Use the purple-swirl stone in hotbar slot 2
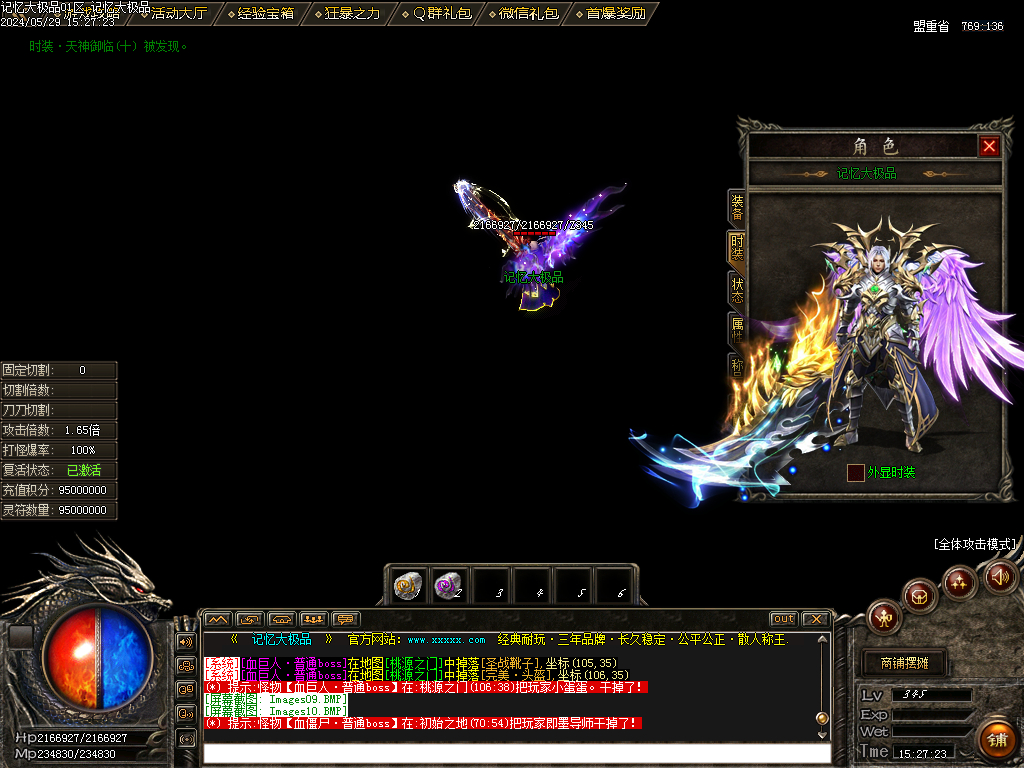This screenshot has height=768, width=1024. pyautogui.click(x=448, y=586)
